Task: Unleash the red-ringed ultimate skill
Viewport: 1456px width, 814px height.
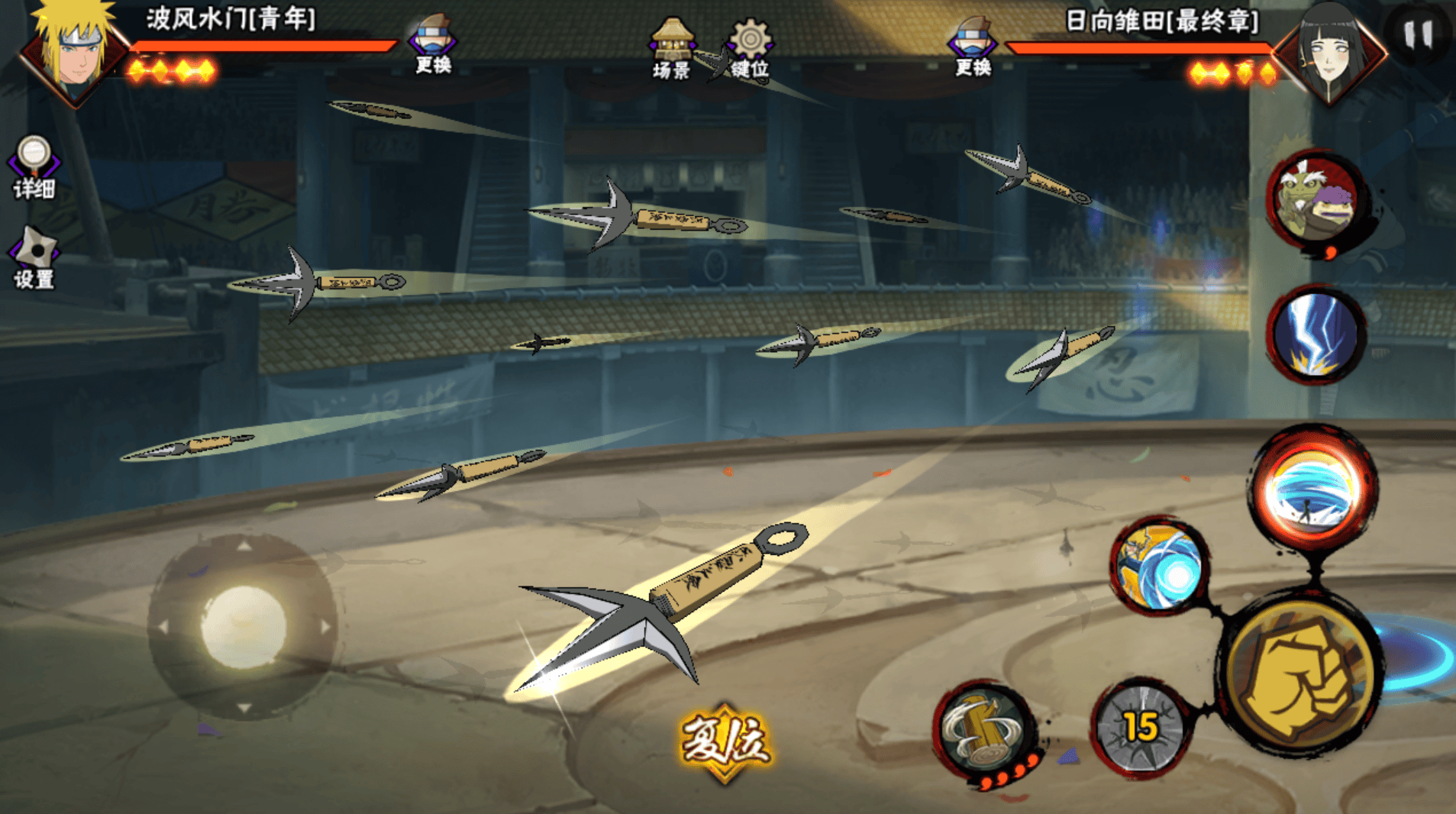Action: [1314, 489]
